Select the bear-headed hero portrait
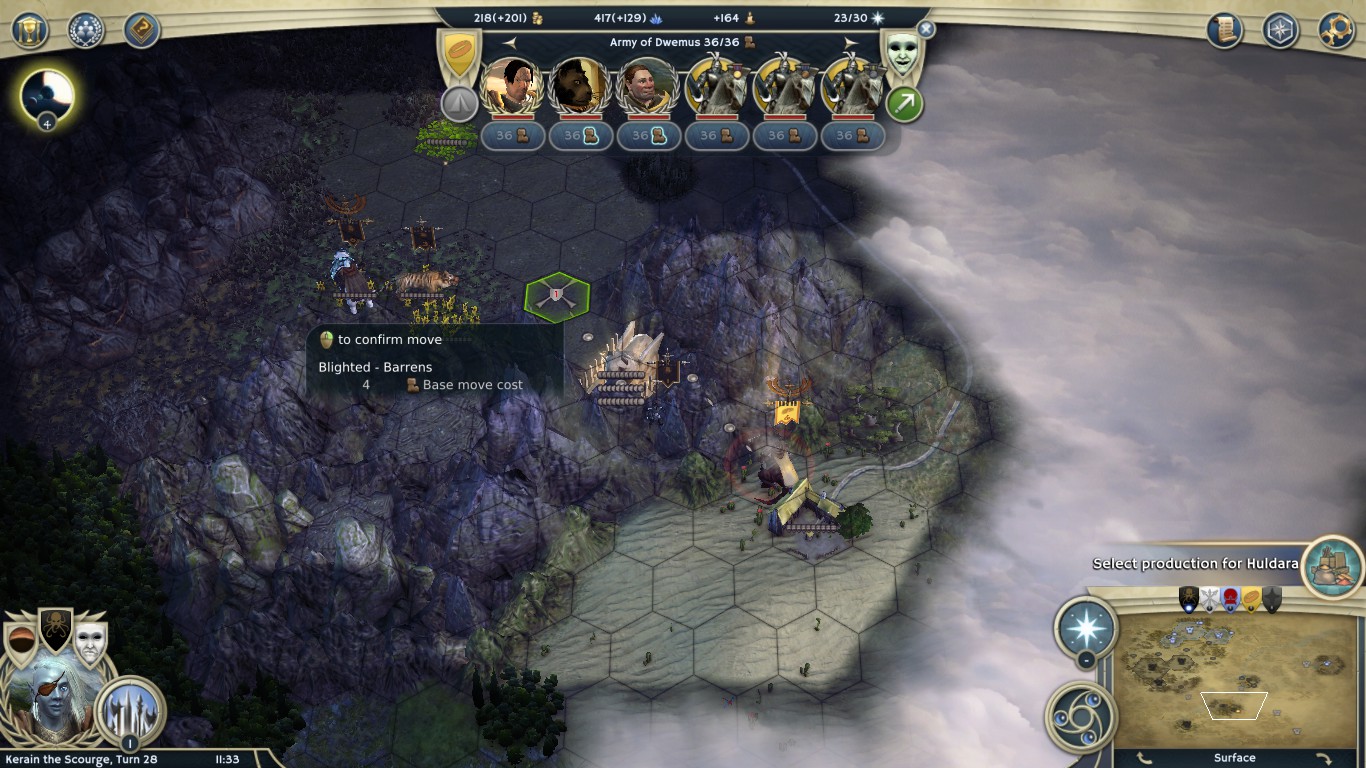Screen dimensions: 1366x768 (580, 87)
